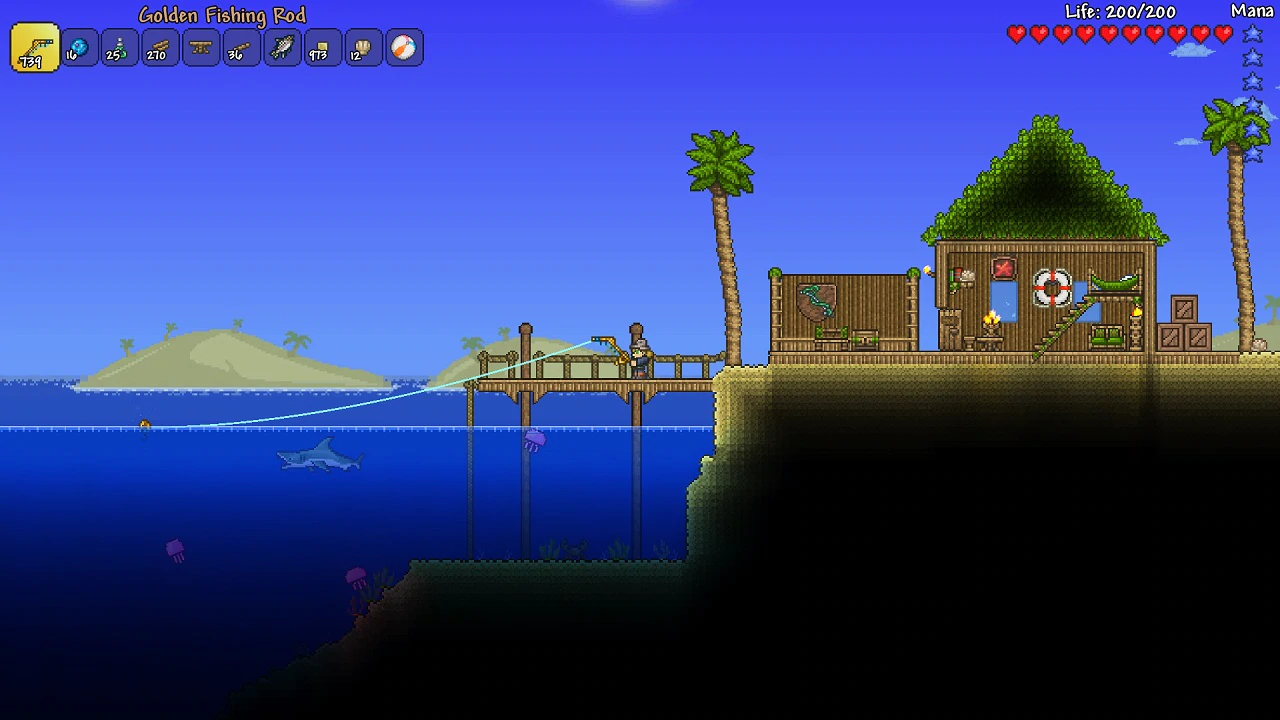Screen dimensions: 1280x720
Task: Click the topmost mana star
Action: [x=1253, y=33]
